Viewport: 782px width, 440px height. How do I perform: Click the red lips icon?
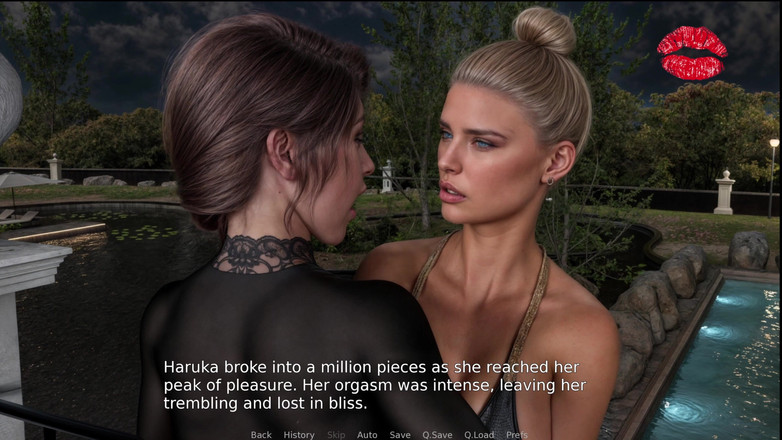[x=692, y=53]
